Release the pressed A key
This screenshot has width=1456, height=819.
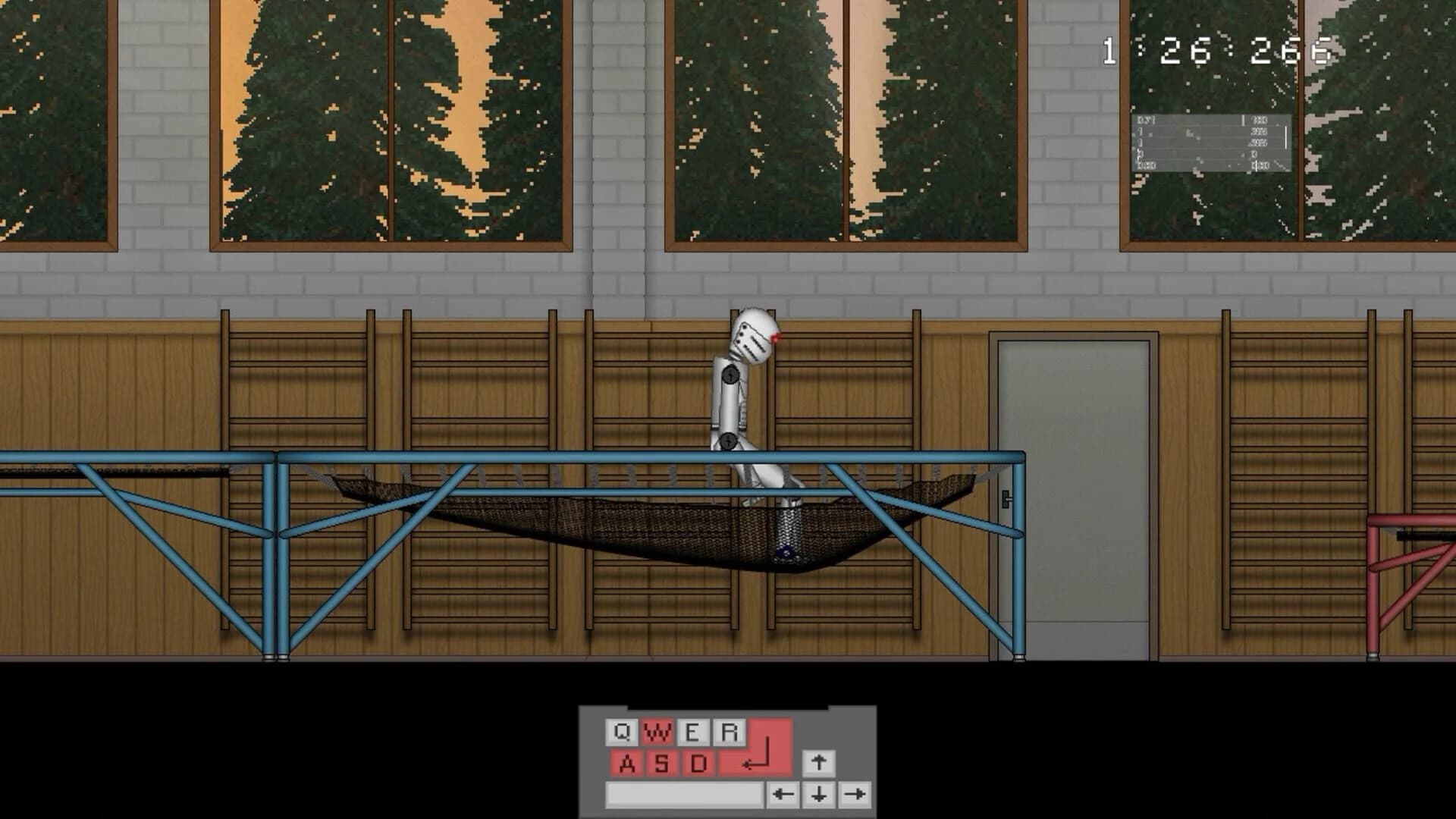(627, 764)
